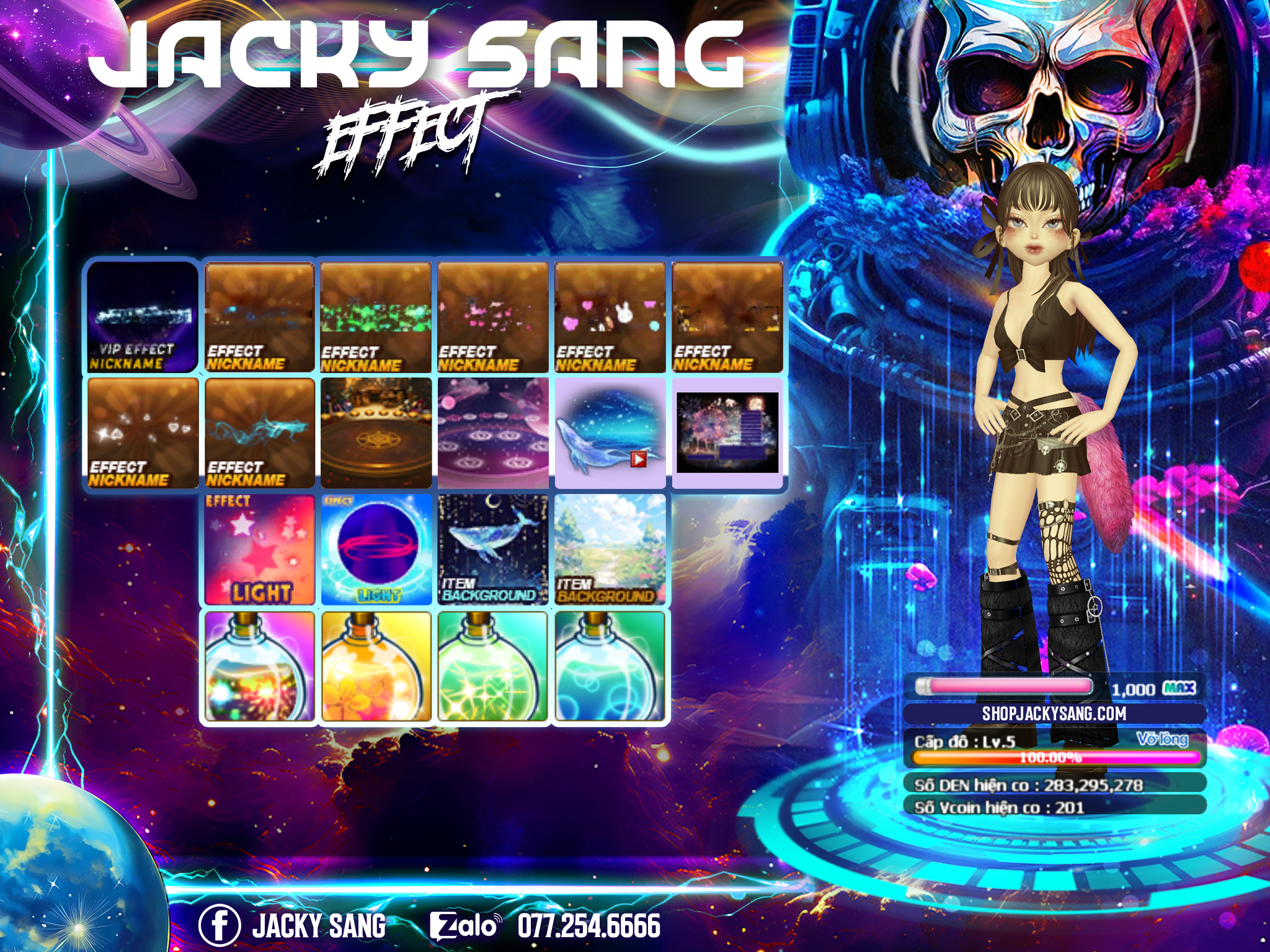This screenshot has width=1270, height=952.
Task: Choose the golden stage floor item
Action: coord(376,433)
